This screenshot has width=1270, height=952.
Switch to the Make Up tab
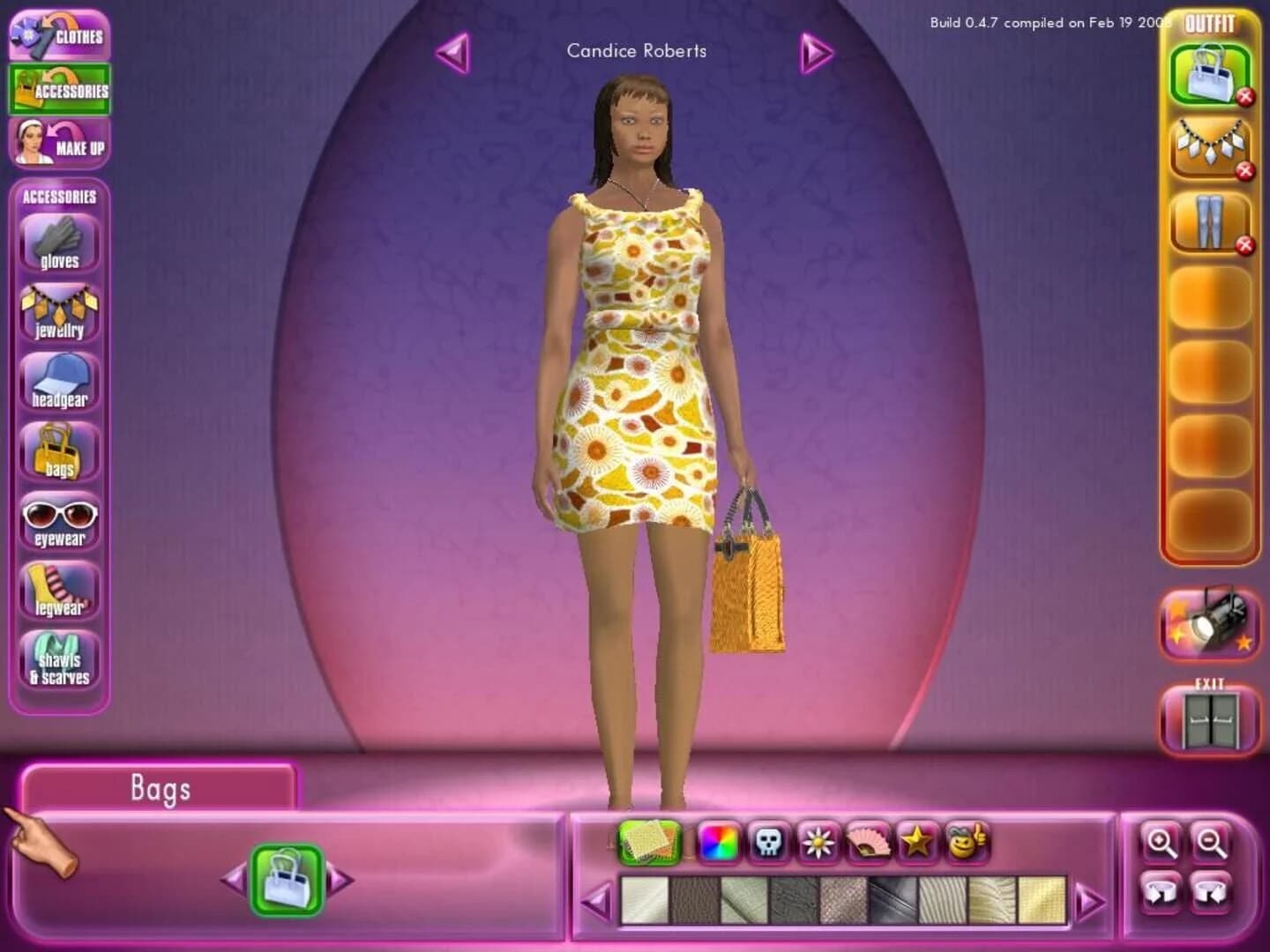(x=59, y=142)
